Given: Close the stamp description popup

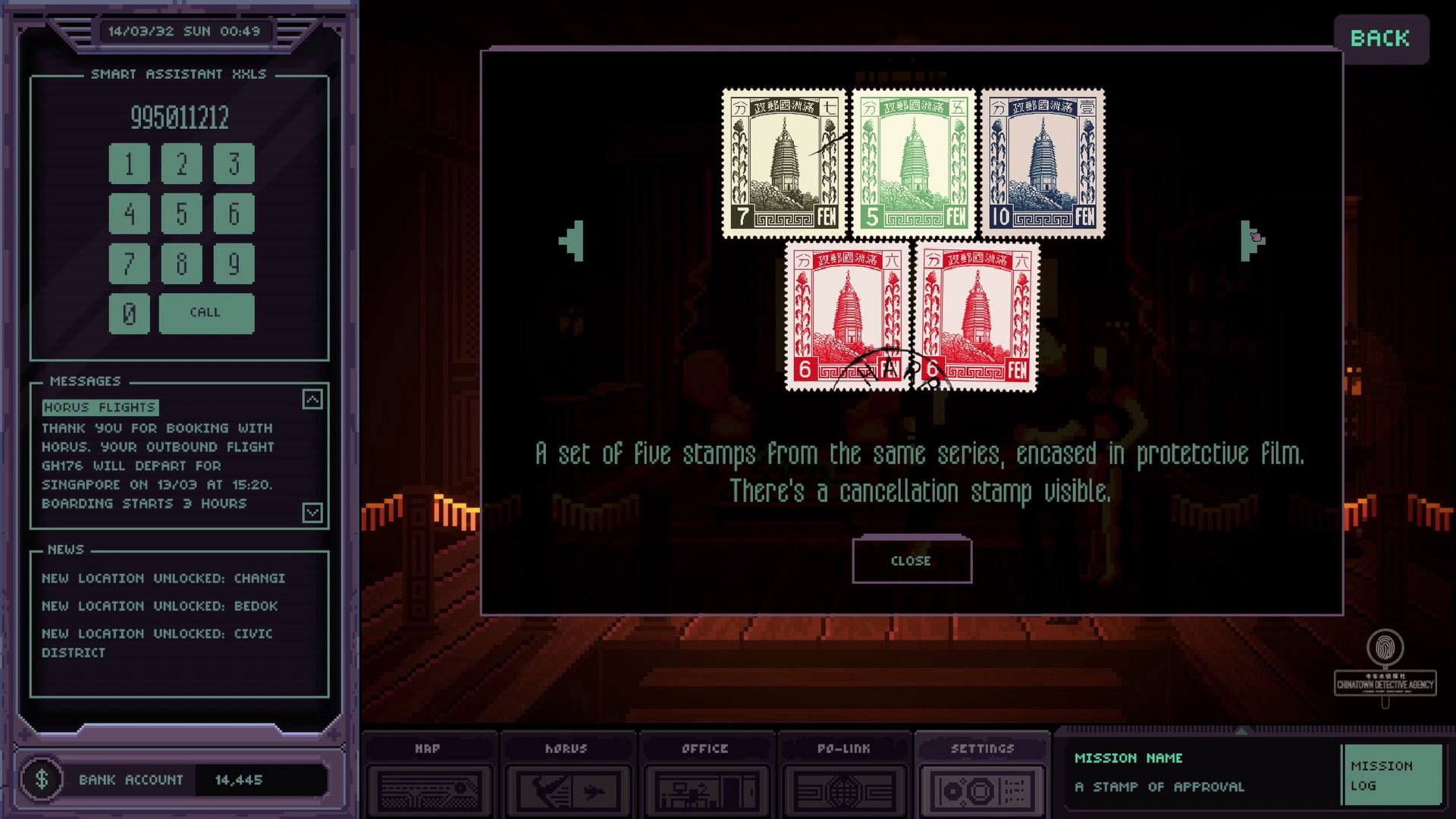Looking at the screenshot, I should pos(912,560).
